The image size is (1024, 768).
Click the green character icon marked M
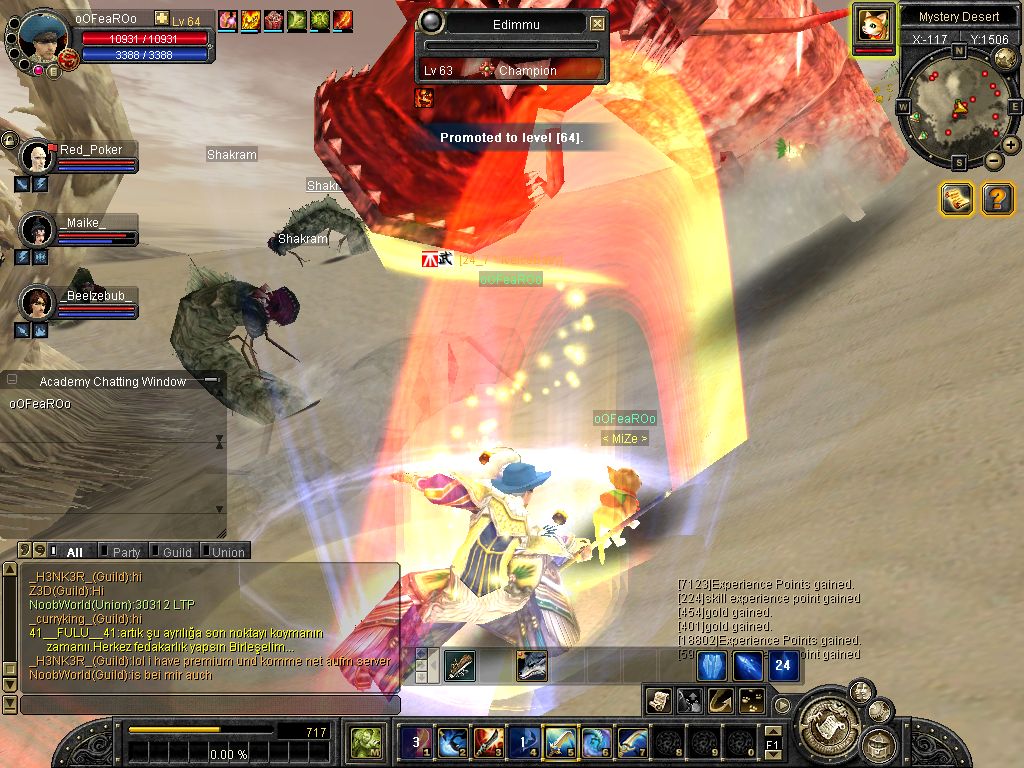pyautogui.click(x=365, y=743)
